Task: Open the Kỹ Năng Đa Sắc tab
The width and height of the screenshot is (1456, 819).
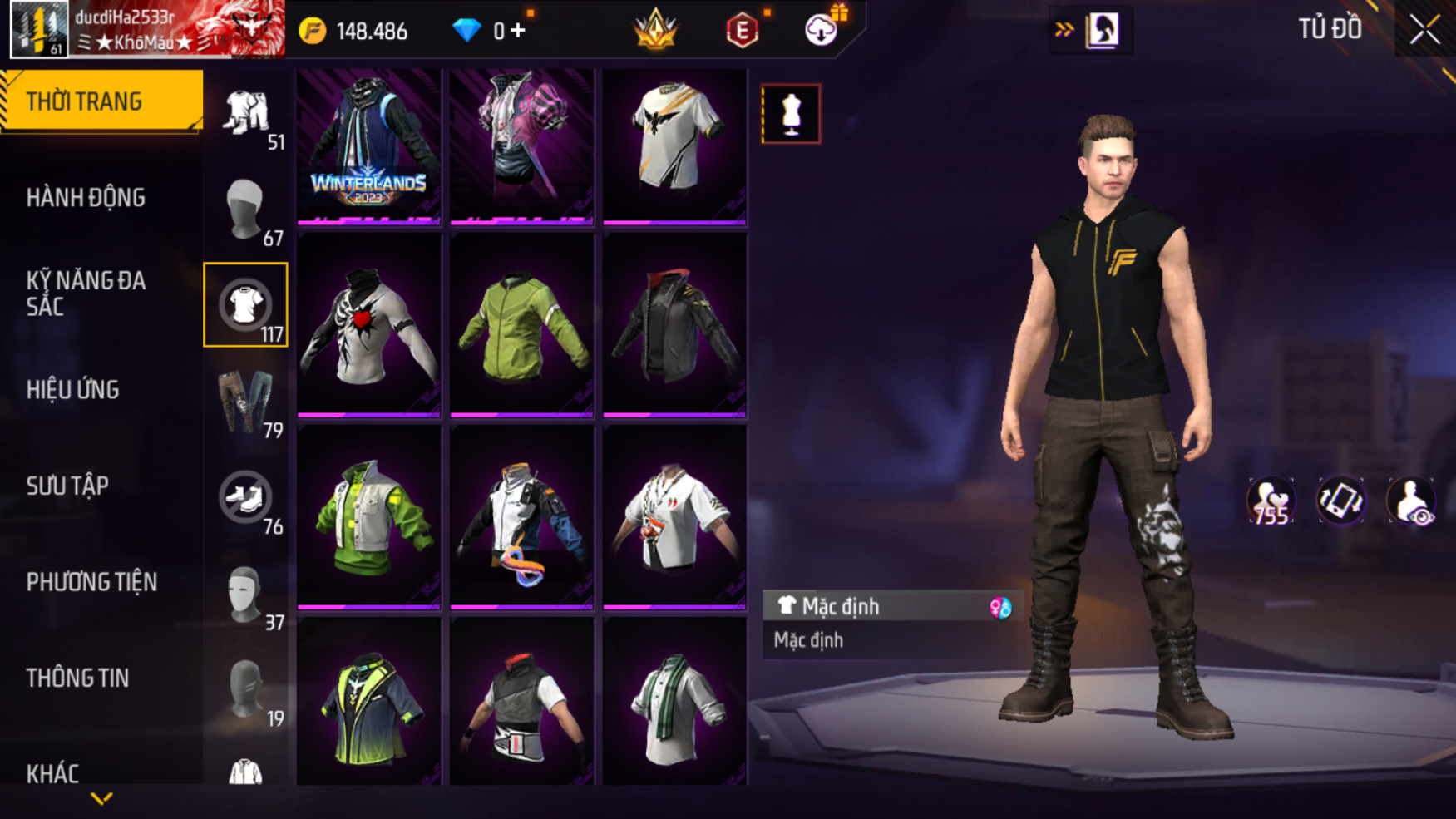Action: (86, 294)
